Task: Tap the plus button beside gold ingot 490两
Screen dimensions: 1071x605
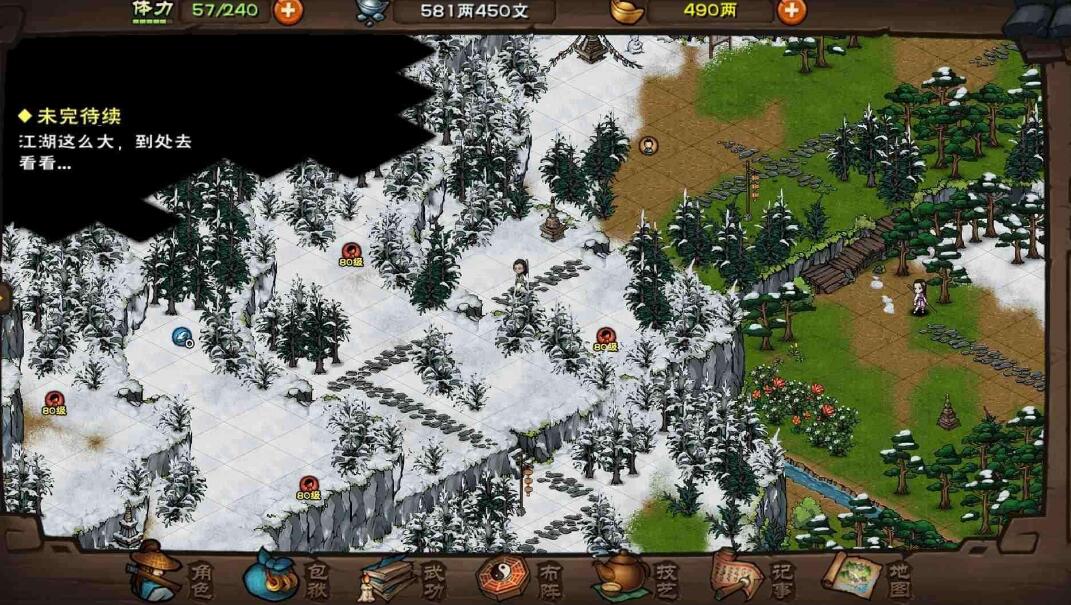Action: point(791,11)
